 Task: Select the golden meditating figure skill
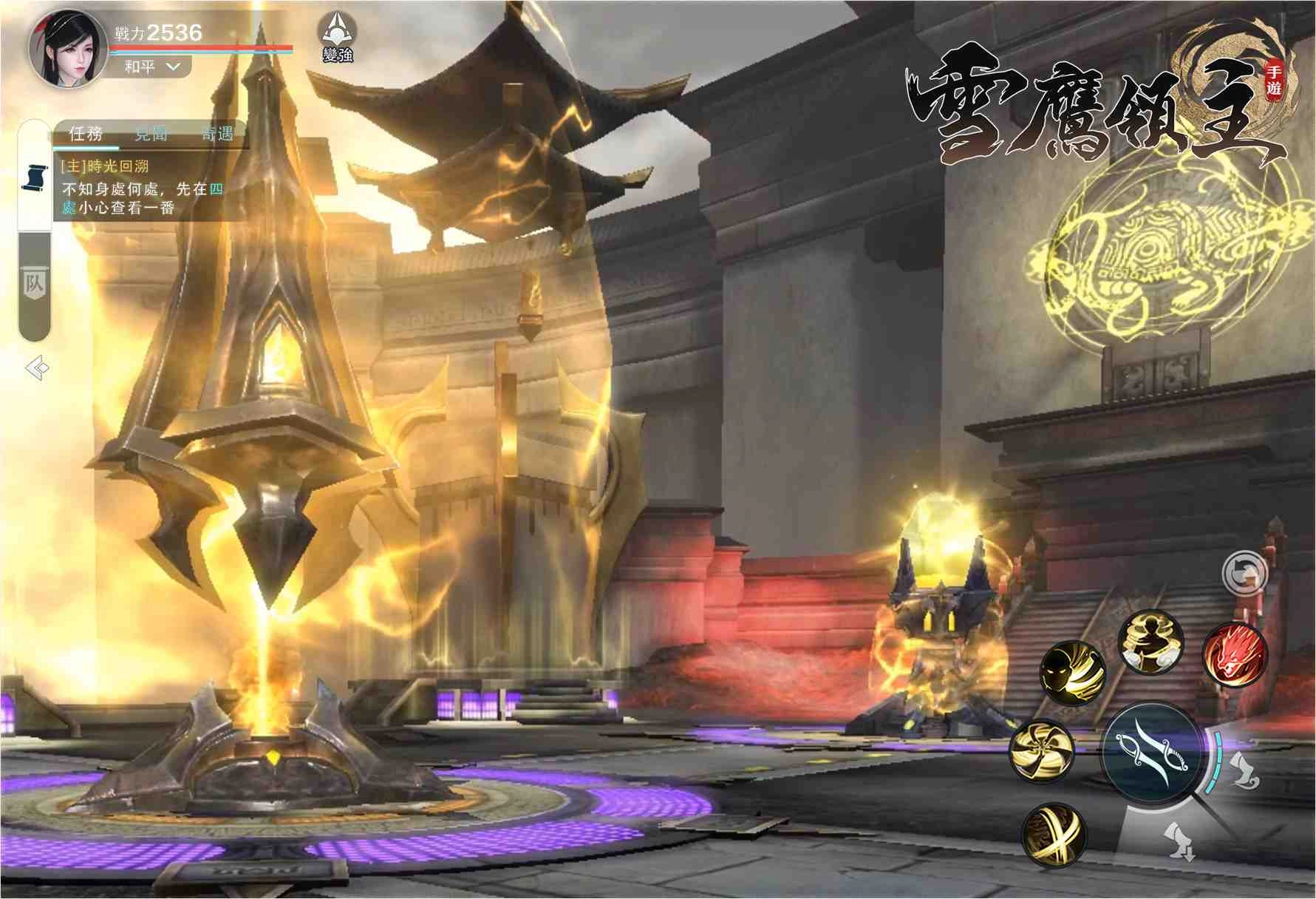pos(1151,642)
